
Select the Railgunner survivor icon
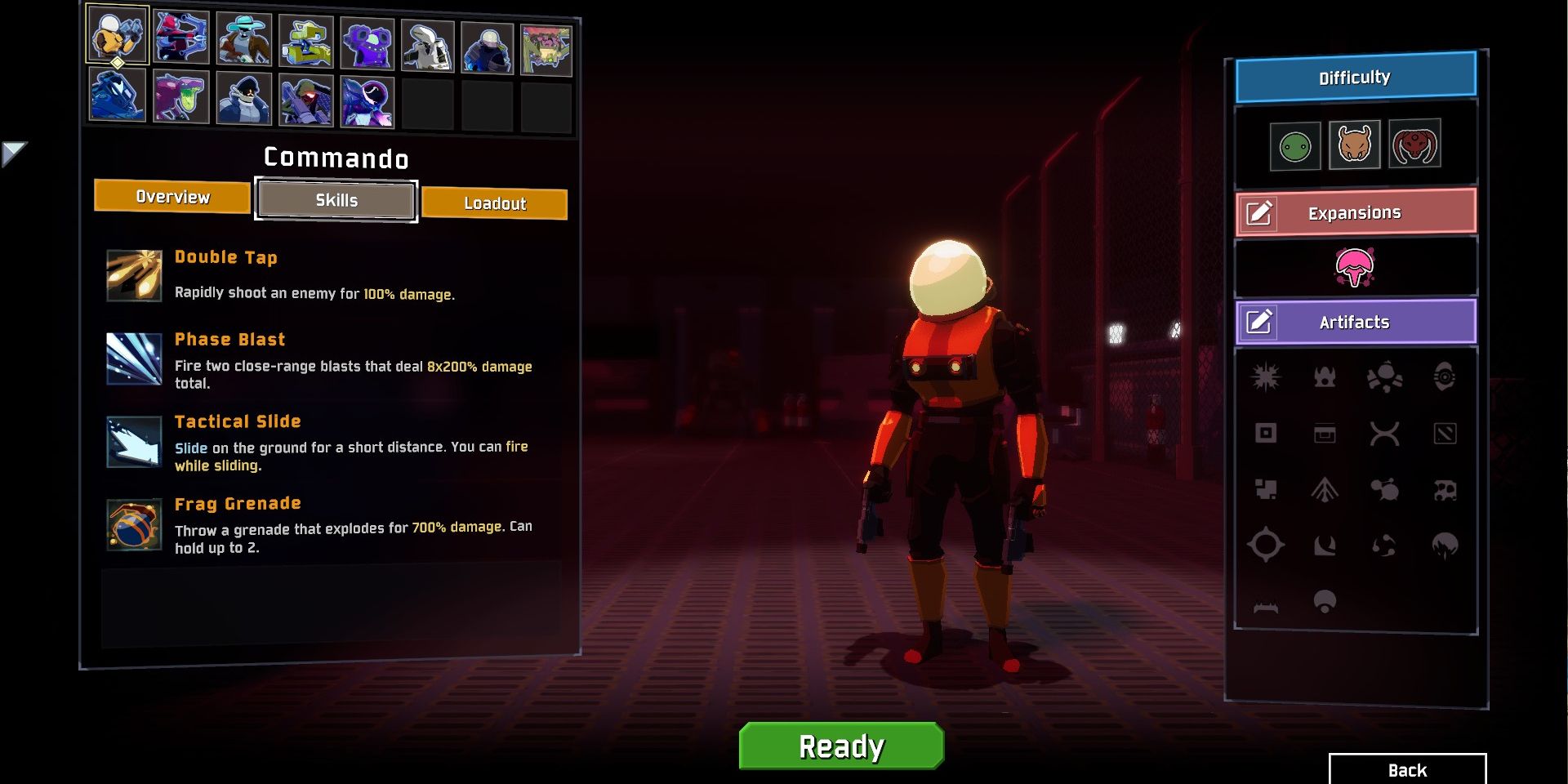[x=305, y=96]
